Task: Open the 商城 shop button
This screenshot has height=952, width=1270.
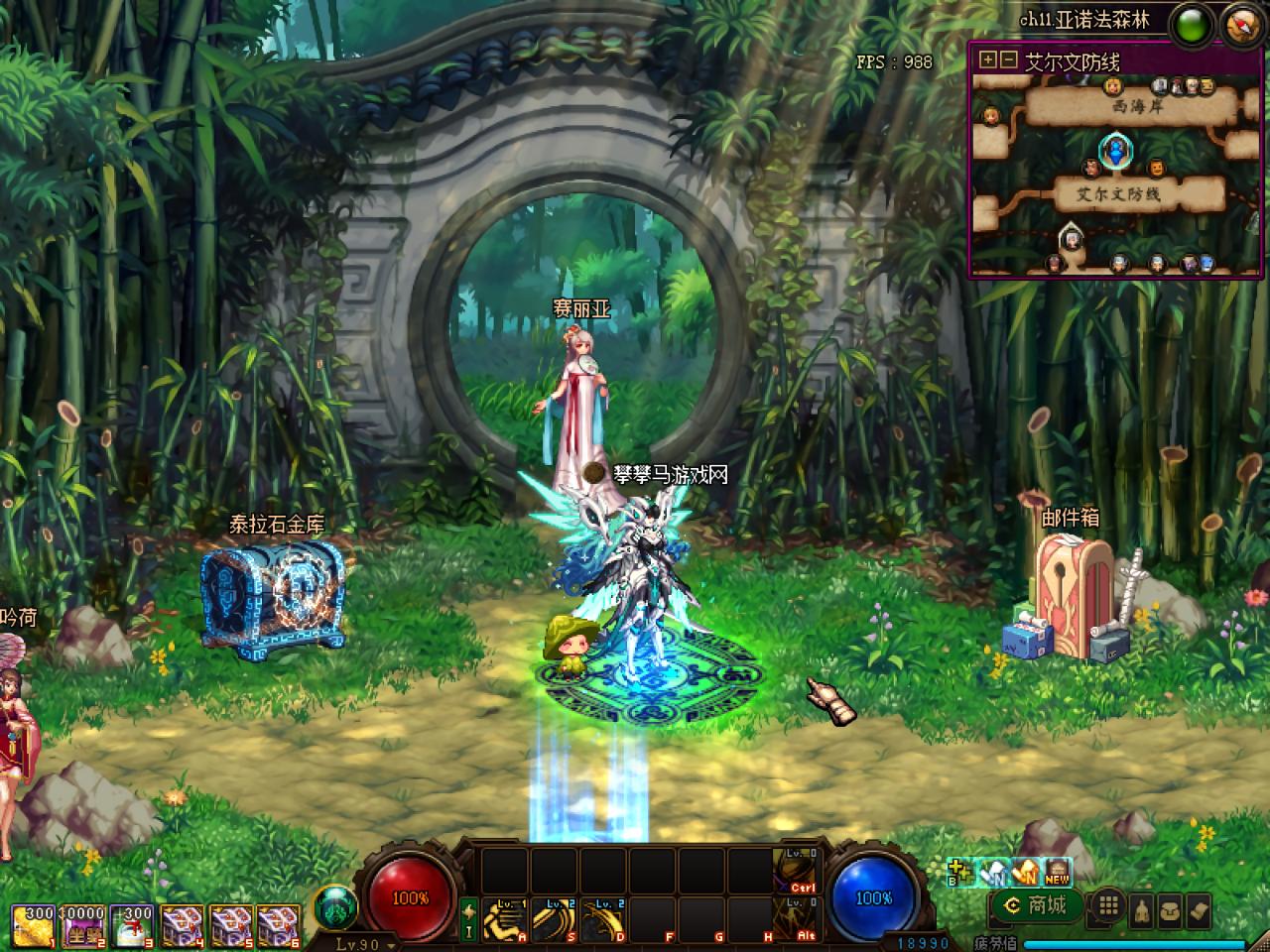Action: (x=1035, y=904)
